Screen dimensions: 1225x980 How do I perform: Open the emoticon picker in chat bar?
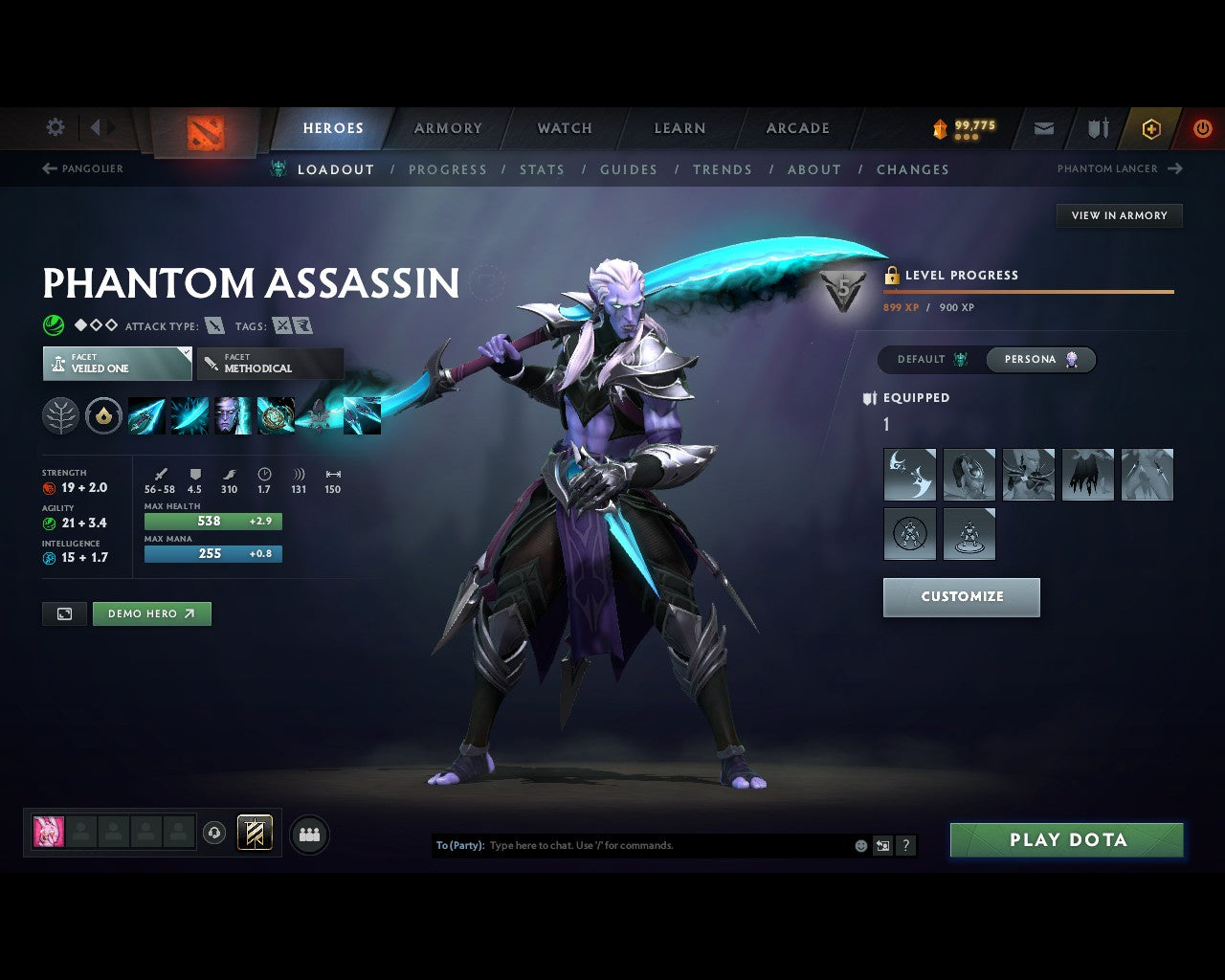click(859, 846)
